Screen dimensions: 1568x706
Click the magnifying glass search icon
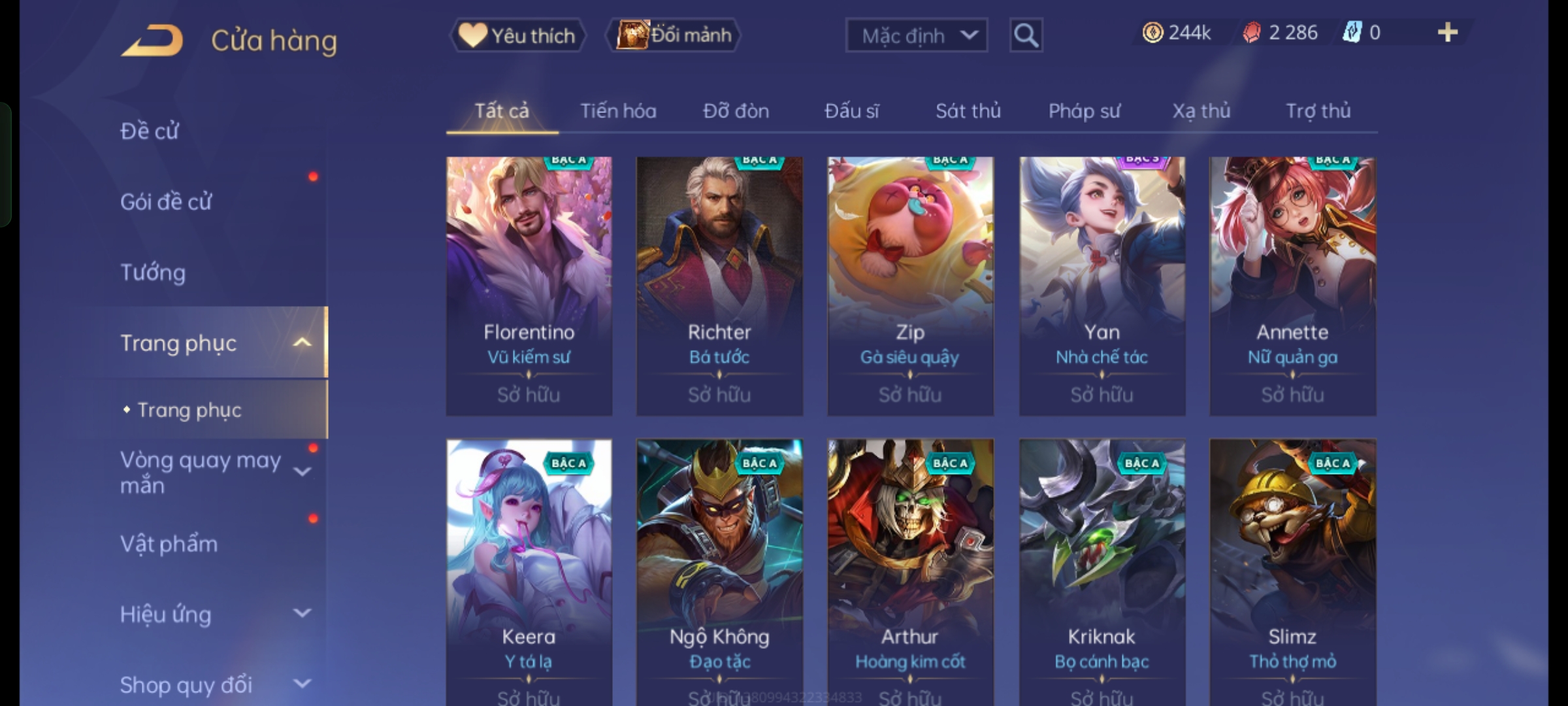coord(1026,35)
